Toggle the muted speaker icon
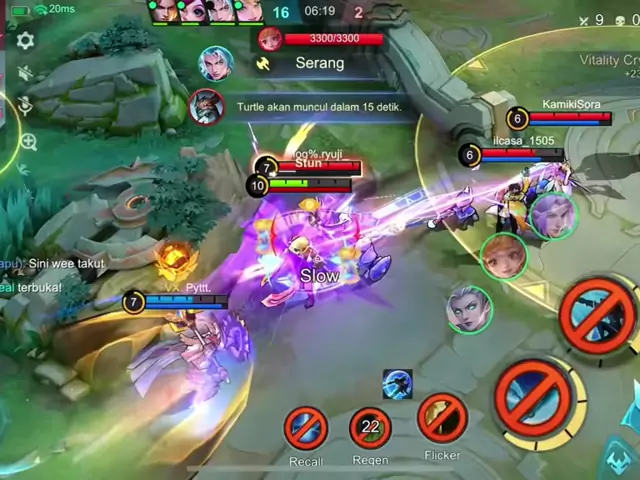 25,73
